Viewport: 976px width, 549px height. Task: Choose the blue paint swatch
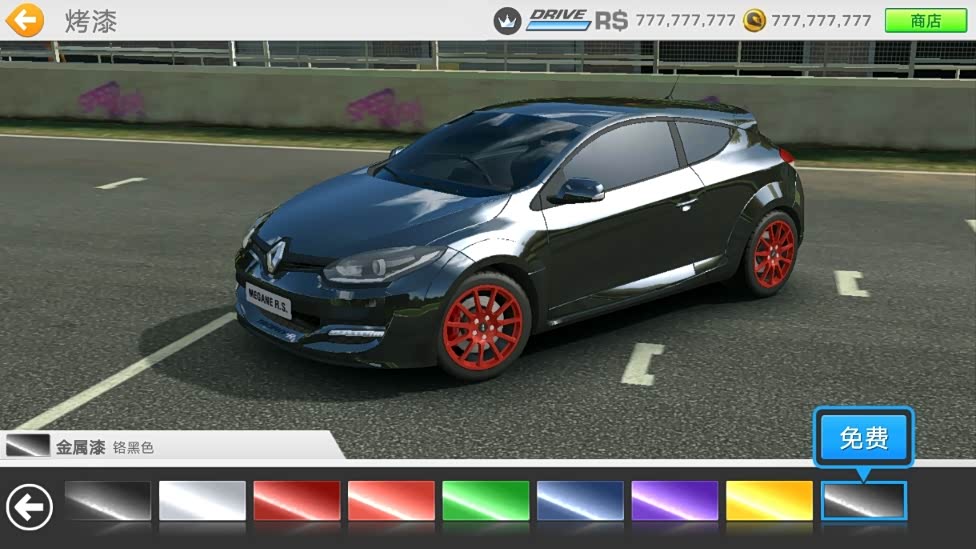pyautogui.click(x=580, y=501)
